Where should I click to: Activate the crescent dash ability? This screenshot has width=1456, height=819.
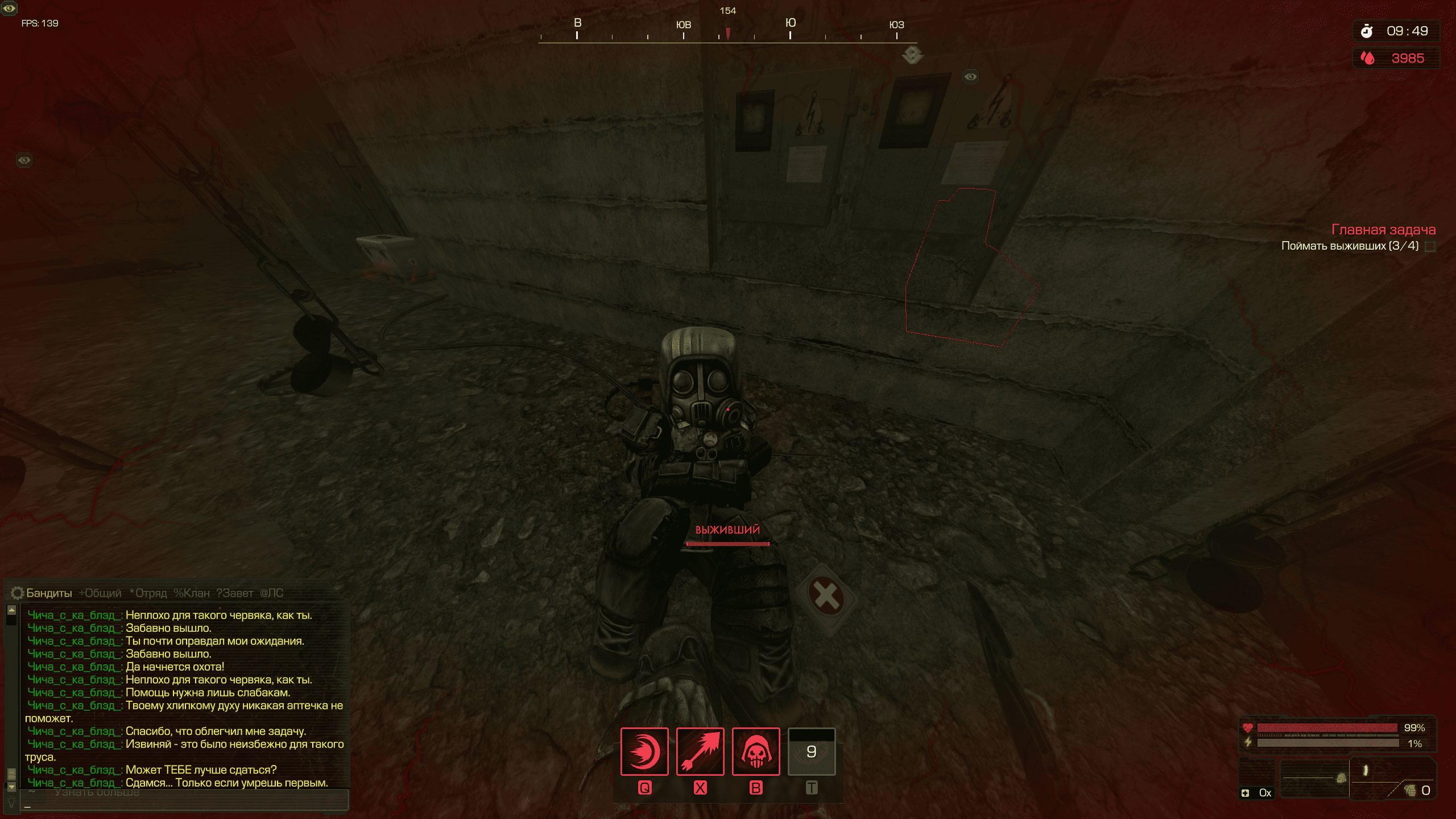644,751
